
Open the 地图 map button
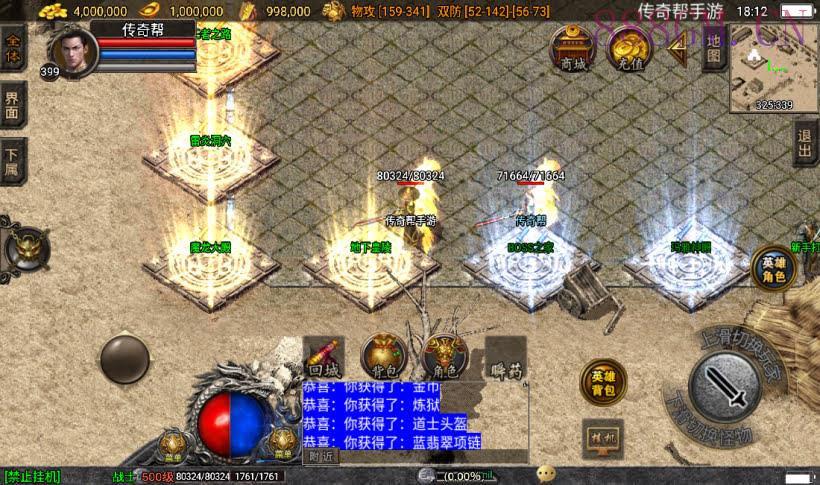click(713, 47)
